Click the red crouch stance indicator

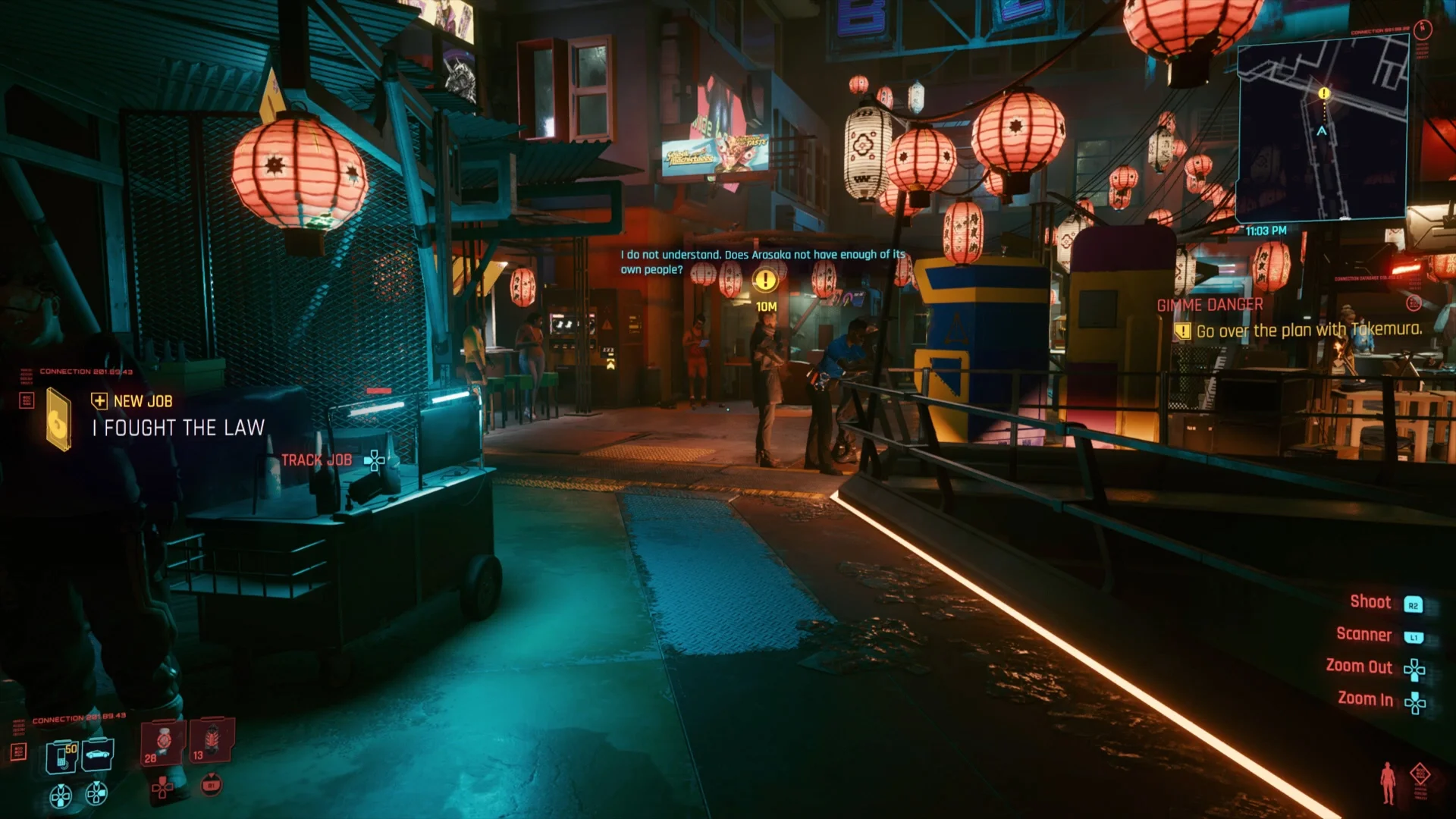click(x=1389, y=782)
